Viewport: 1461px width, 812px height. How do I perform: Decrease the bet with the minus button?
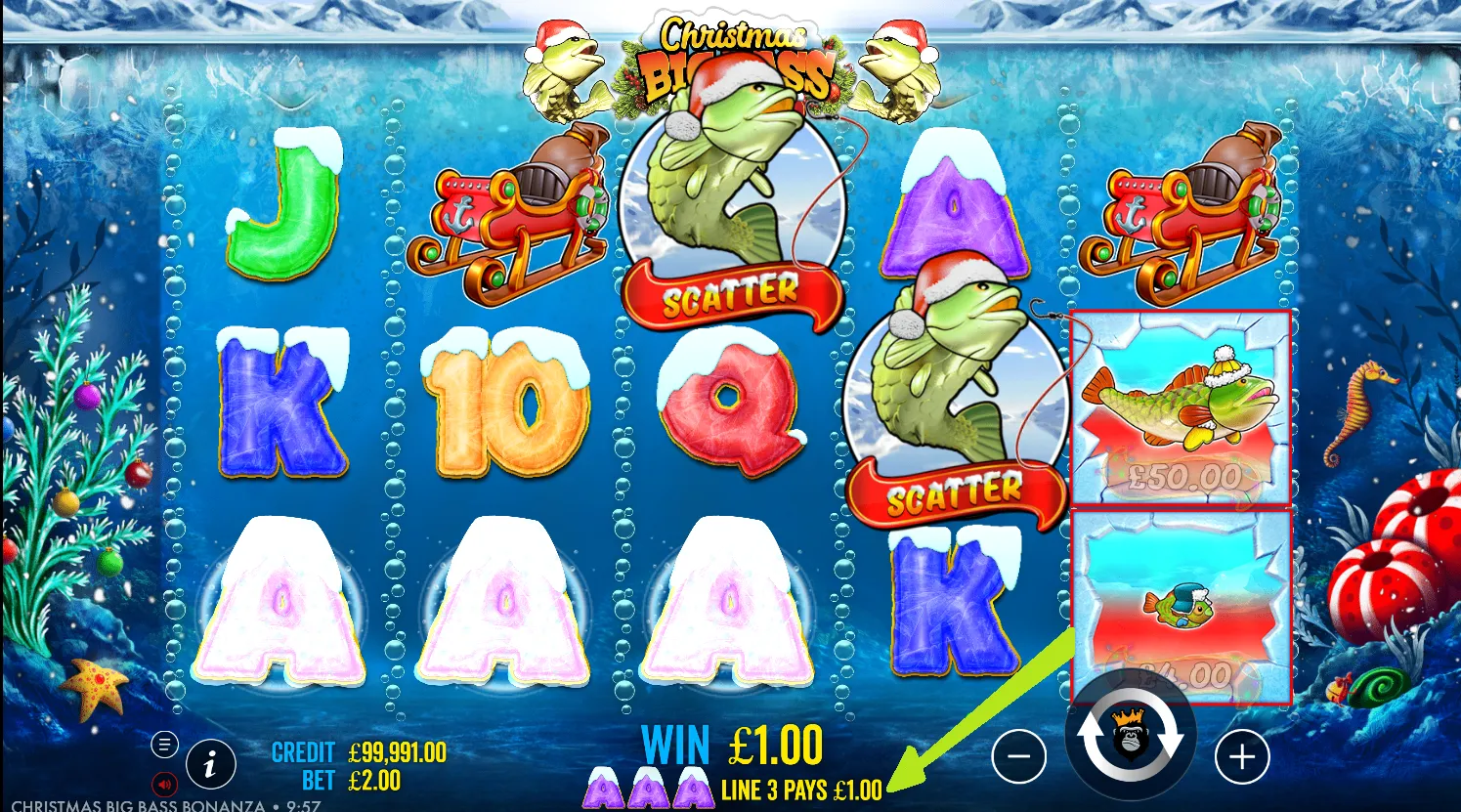tap(1019, 756)
